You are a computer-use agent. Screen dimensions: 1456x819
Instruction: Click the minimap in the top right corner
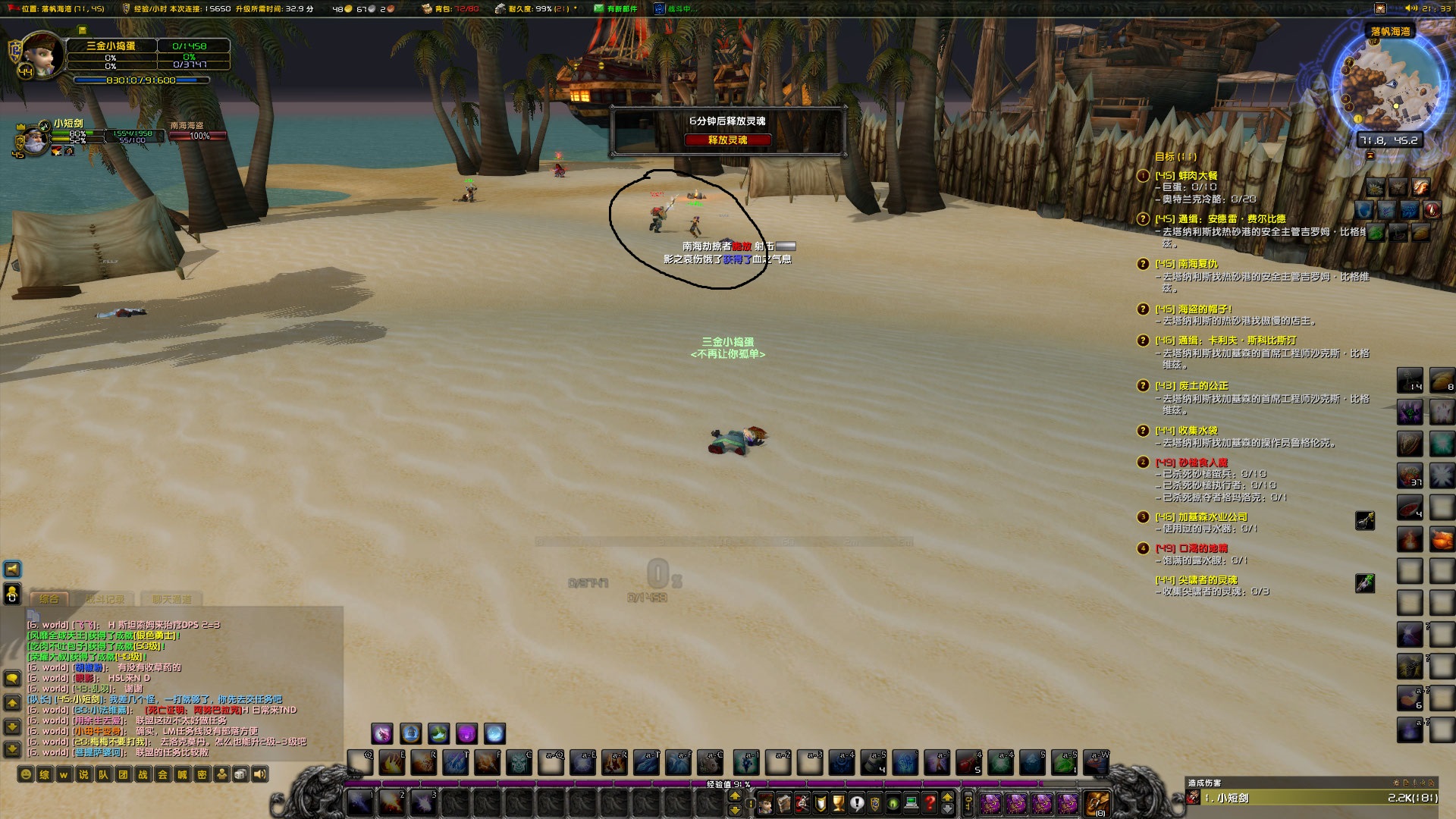click(1392, 83)
